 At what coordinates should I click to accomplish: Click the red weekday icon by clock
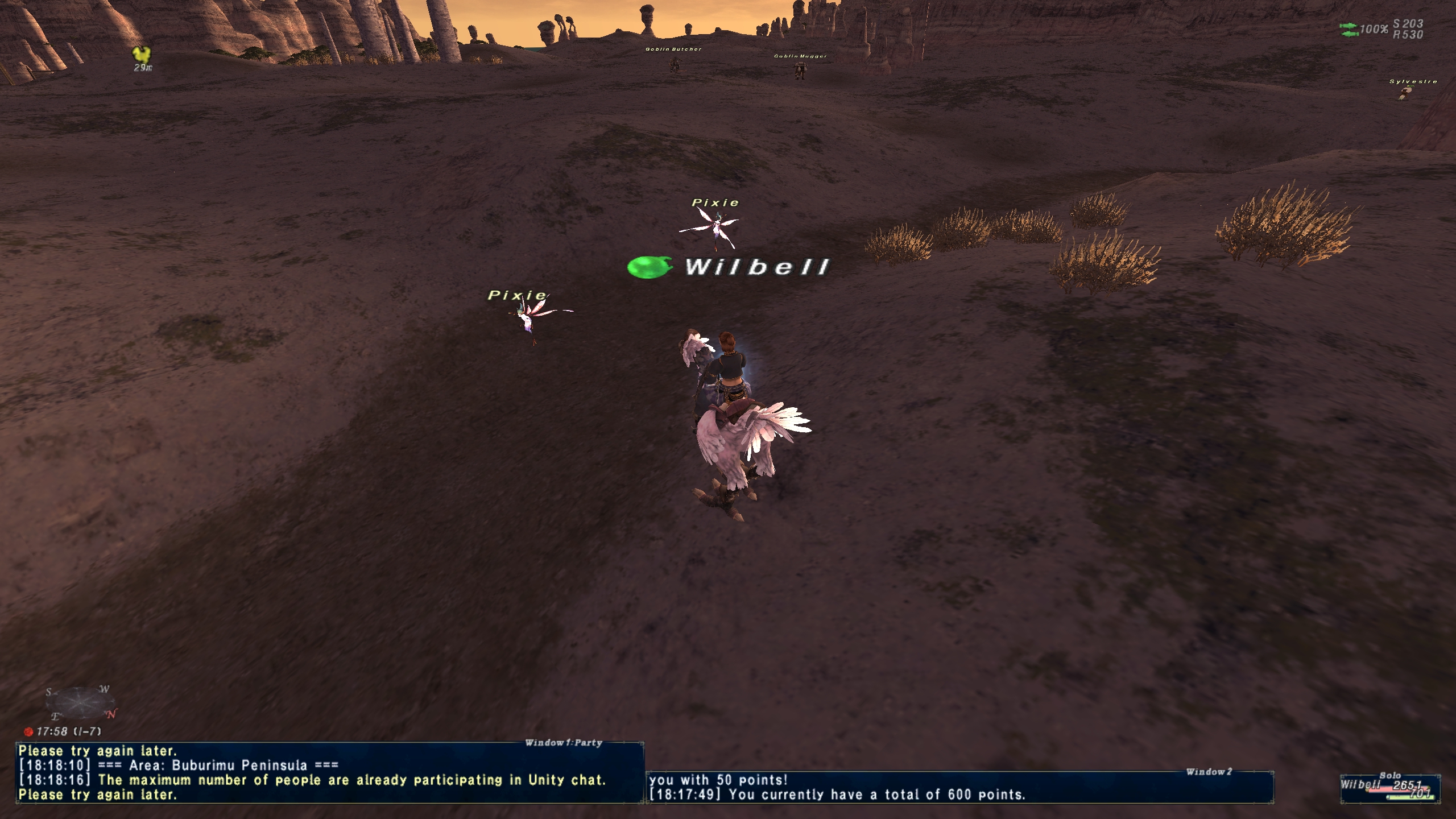click(x=28, y=731)
